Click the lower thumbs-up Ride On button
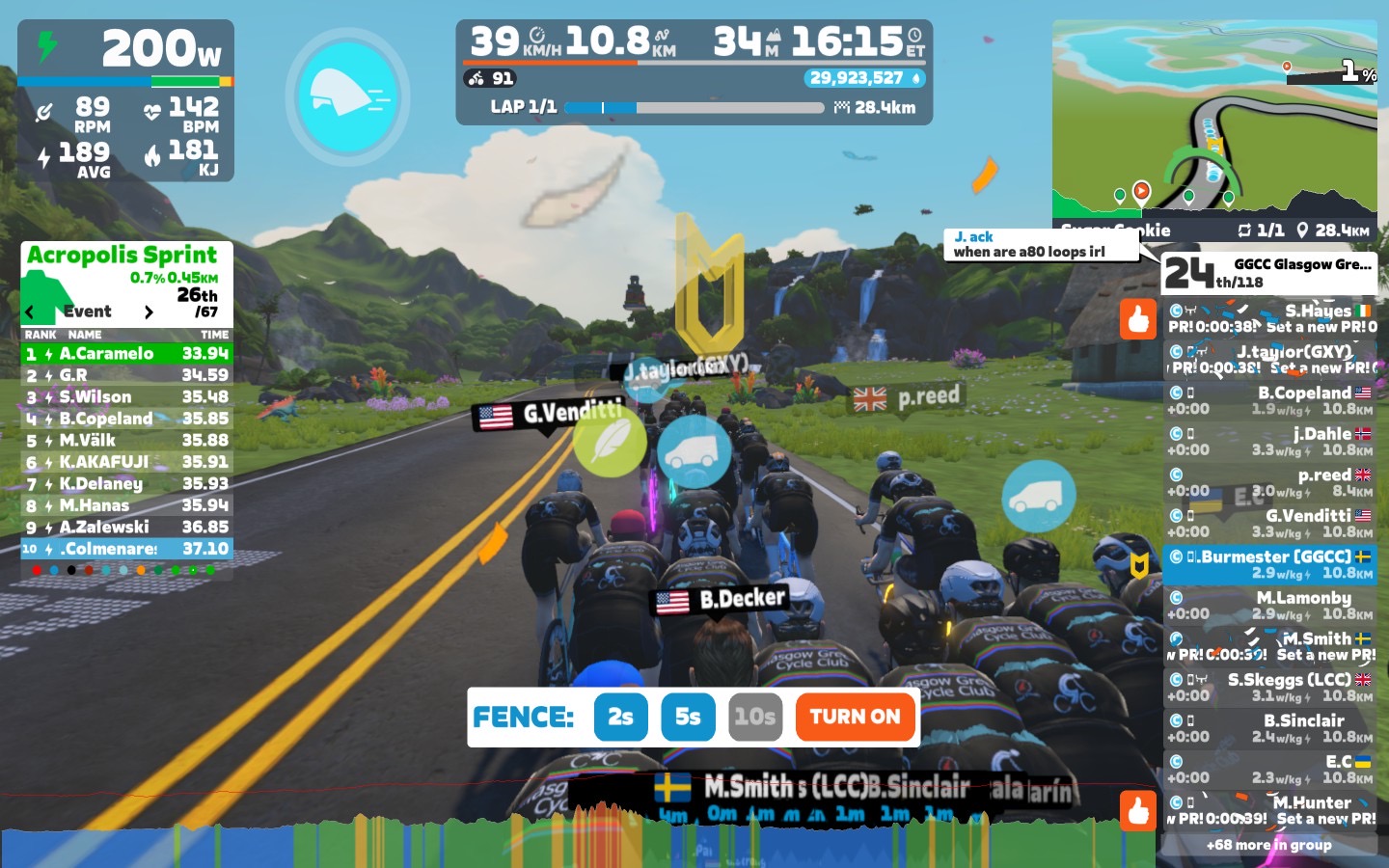The height and width of the screenshot is (868, 1389). [x=1138, y=811]
